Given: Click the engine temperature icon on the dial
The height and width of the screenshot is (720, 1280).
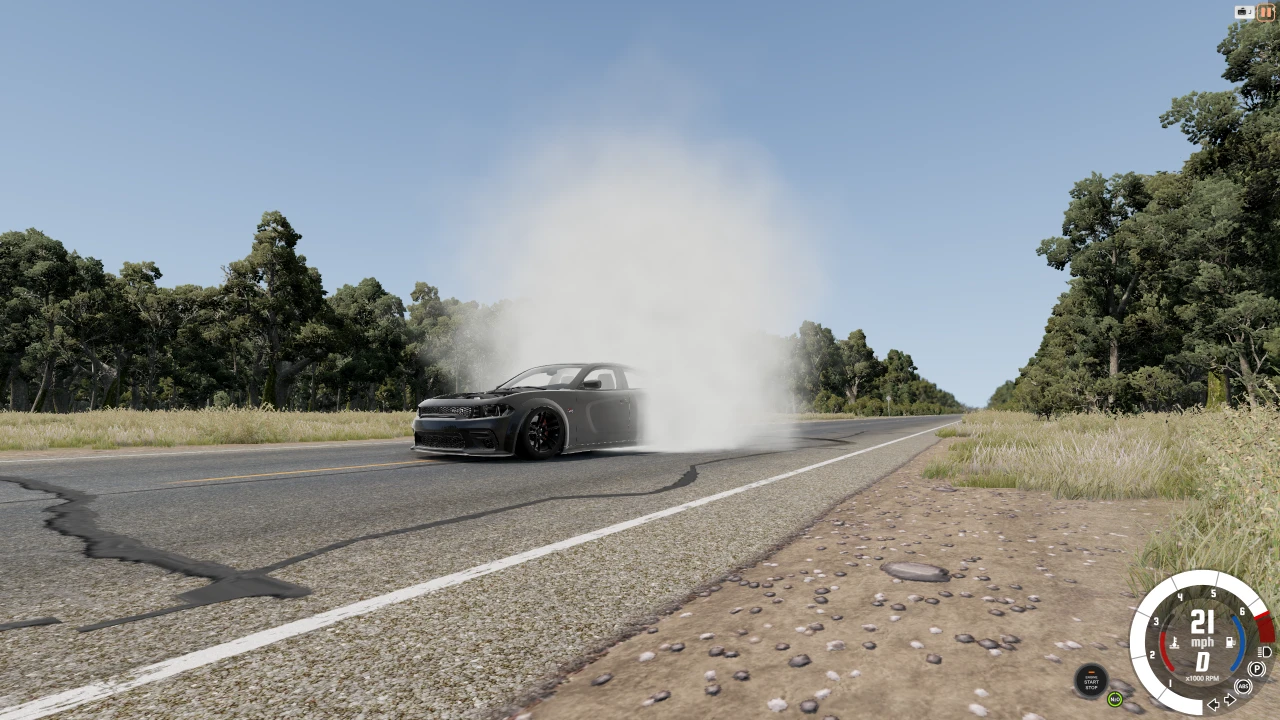Looking at the screenshot, I should click(1174, 642).
